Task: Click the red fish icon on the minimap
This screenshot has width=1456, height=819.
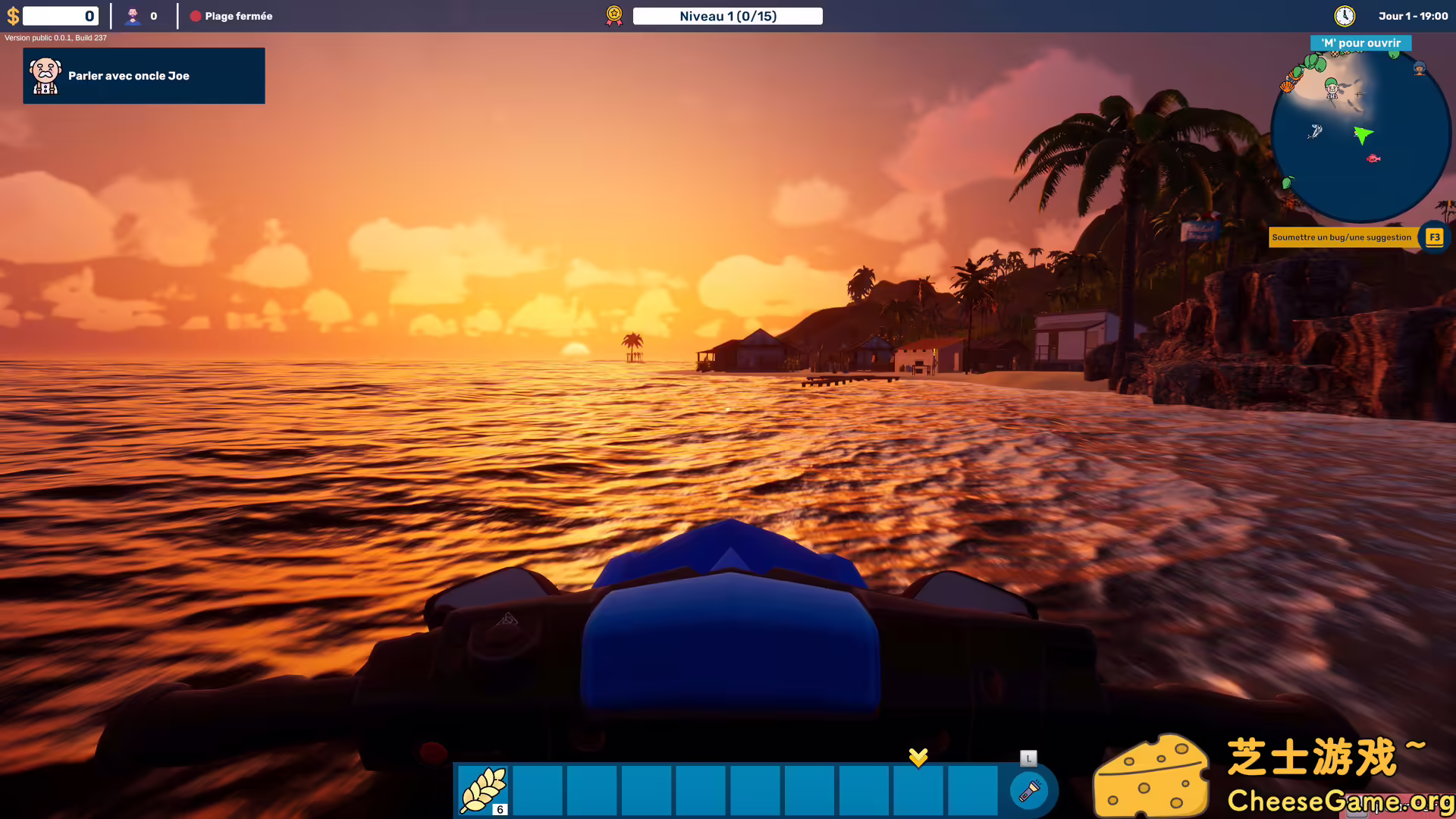Action: pos(1374,159)
